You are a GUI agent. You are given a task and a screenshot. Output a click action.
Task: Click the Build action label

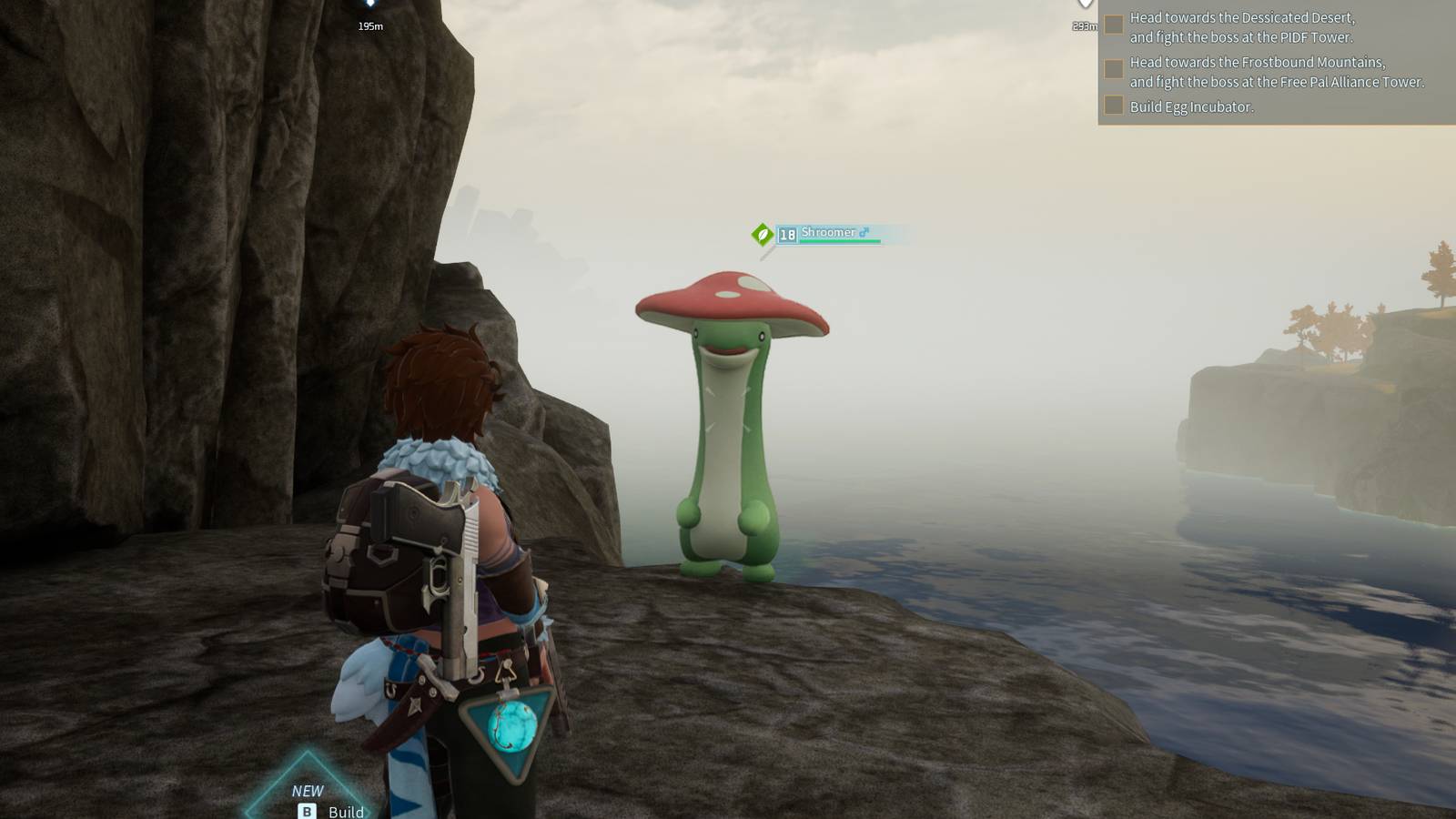[x=344, y=813]
